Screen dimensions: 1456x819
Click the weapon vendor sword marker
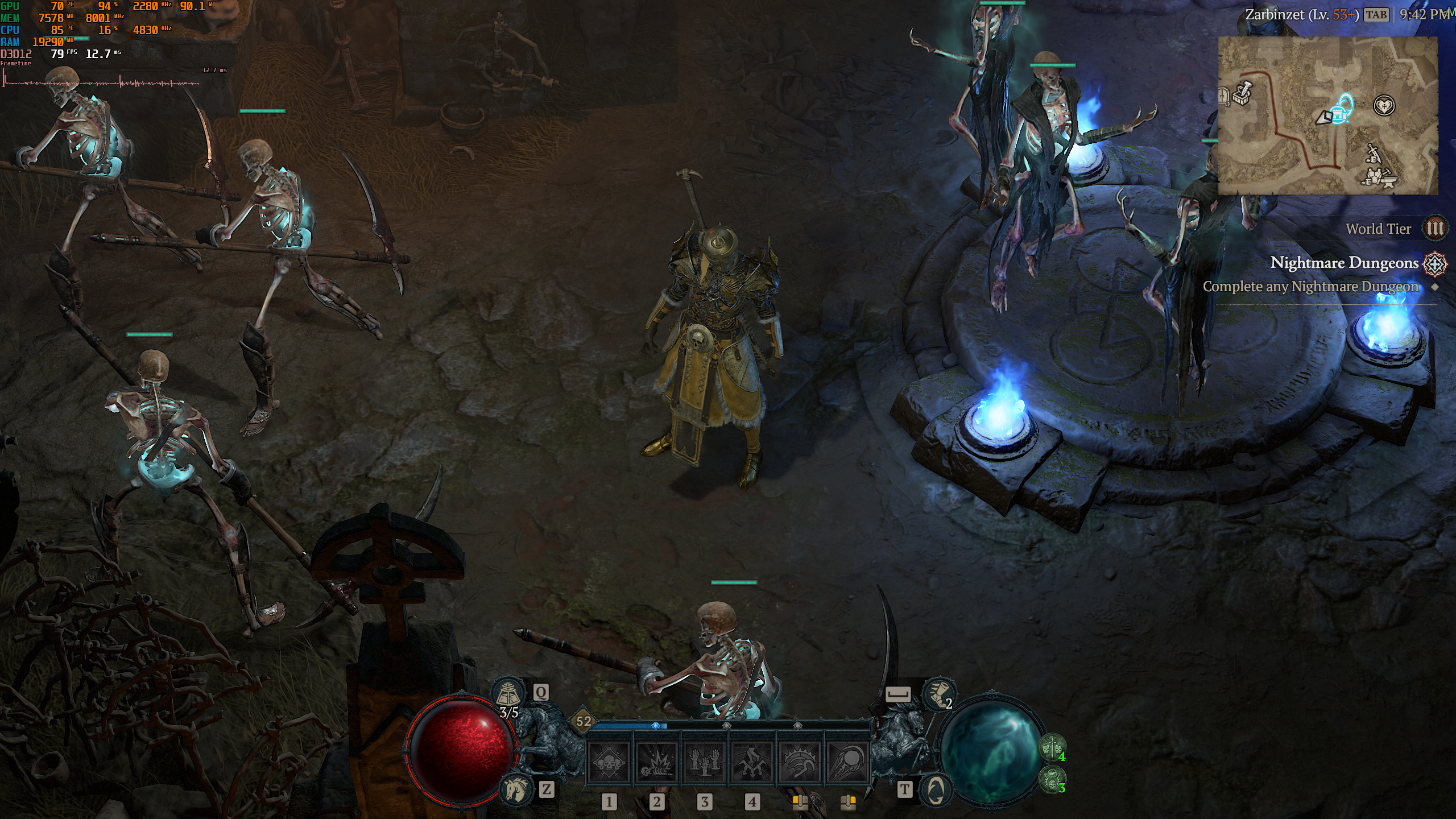tap(1373, 152)
